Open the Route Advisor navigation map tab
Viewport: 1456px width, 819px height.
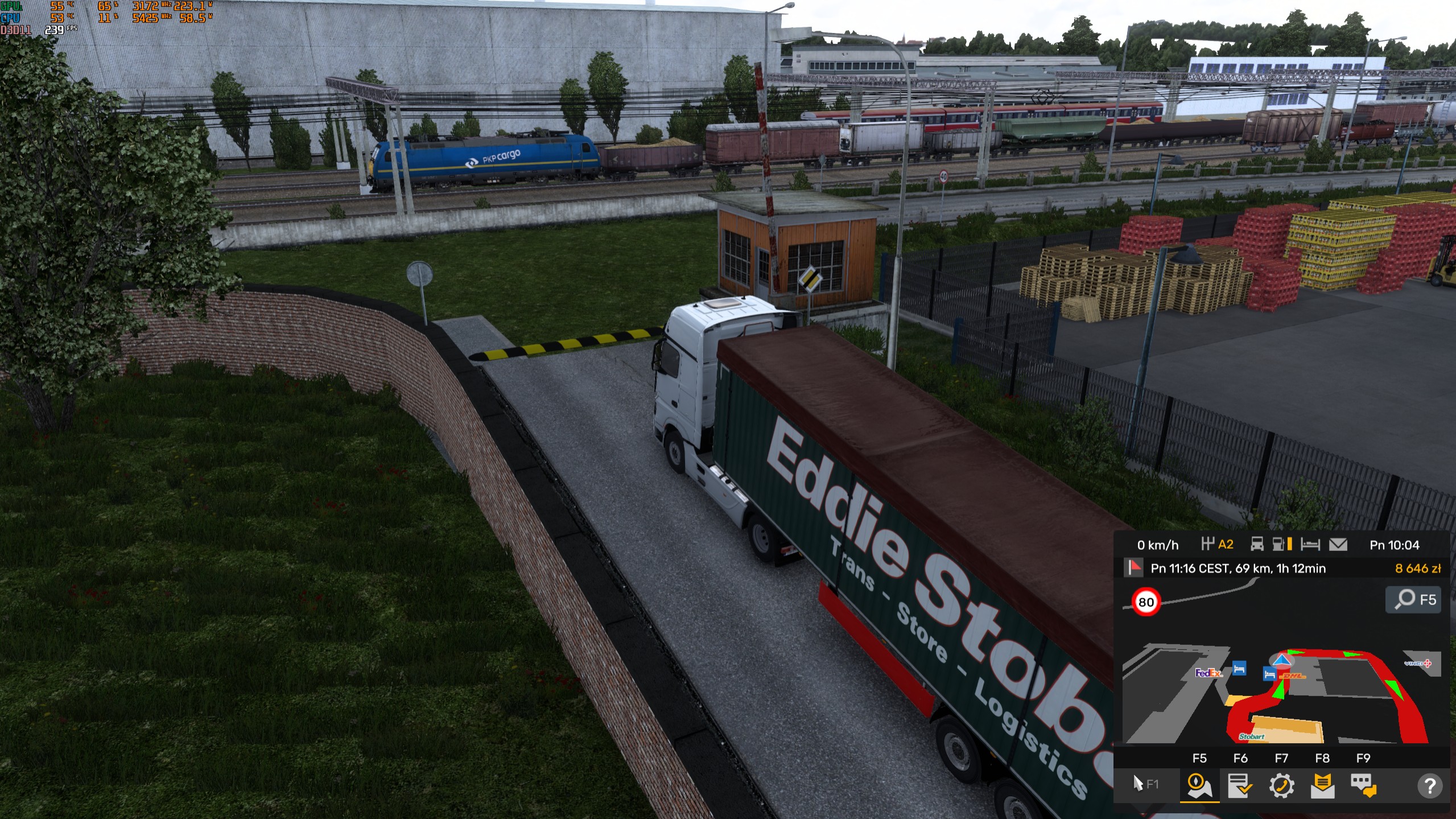[x=1199, y=785]
